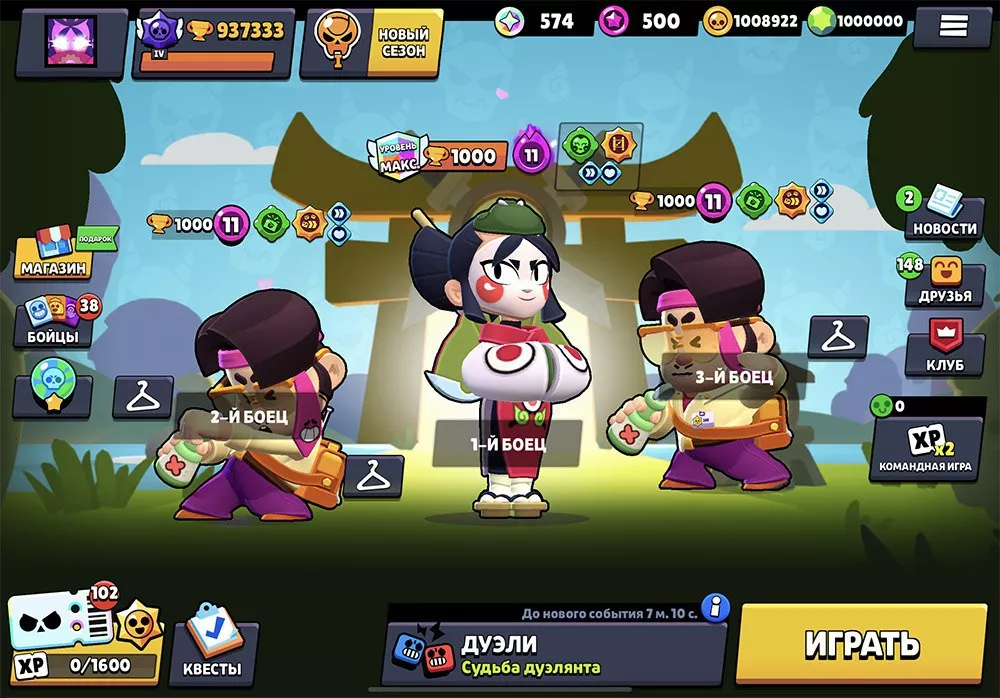Open the gems balance showing 1000000
The height and width of the screenshot is (698, 1000).
click(857, 21)
